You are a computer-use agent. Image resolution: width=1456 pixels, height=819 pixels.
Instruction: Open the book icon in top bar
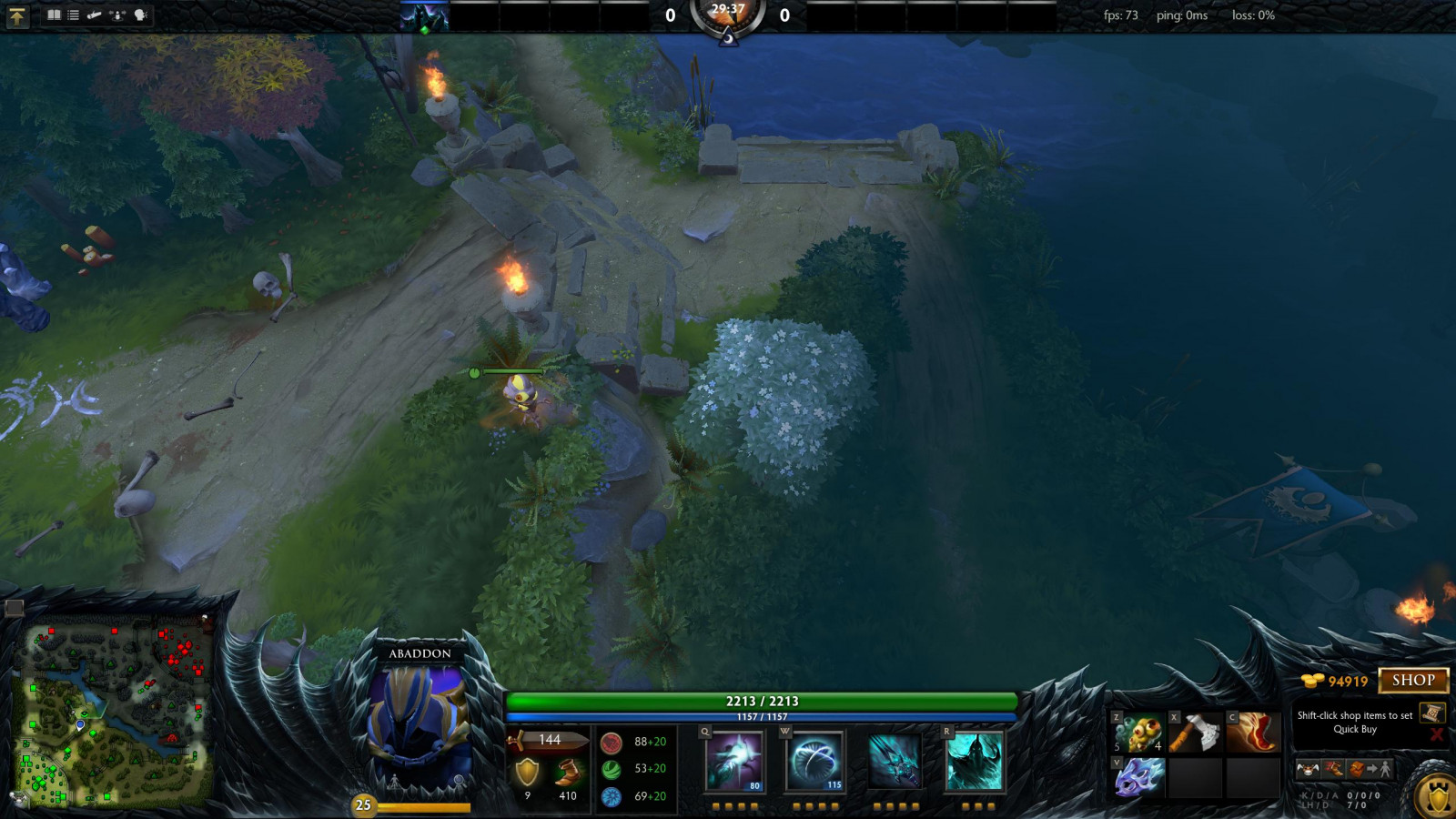pos(54,15)
